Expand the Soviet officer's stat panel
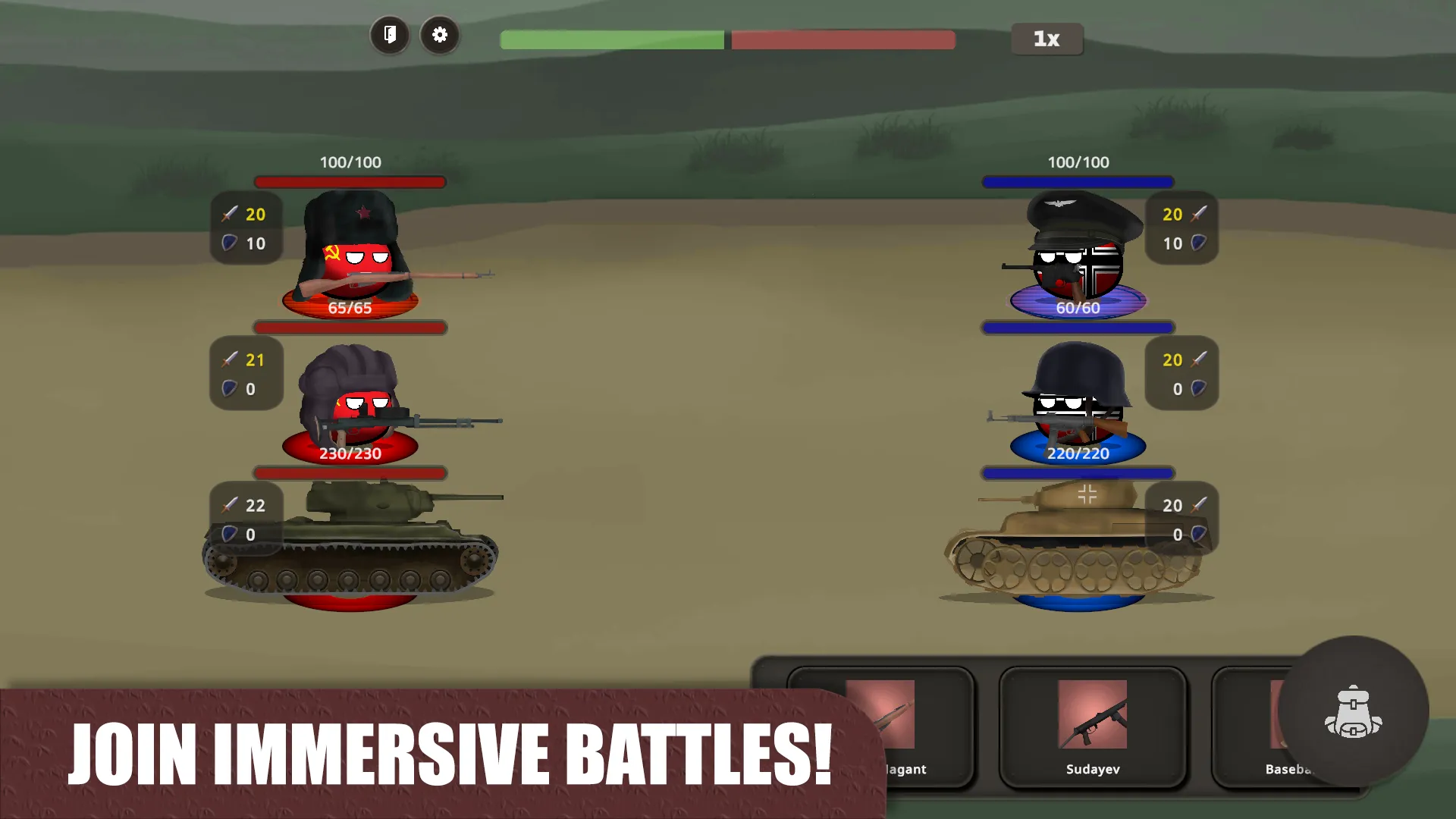This screenshot has width=1456, height=819. [246, 228]
